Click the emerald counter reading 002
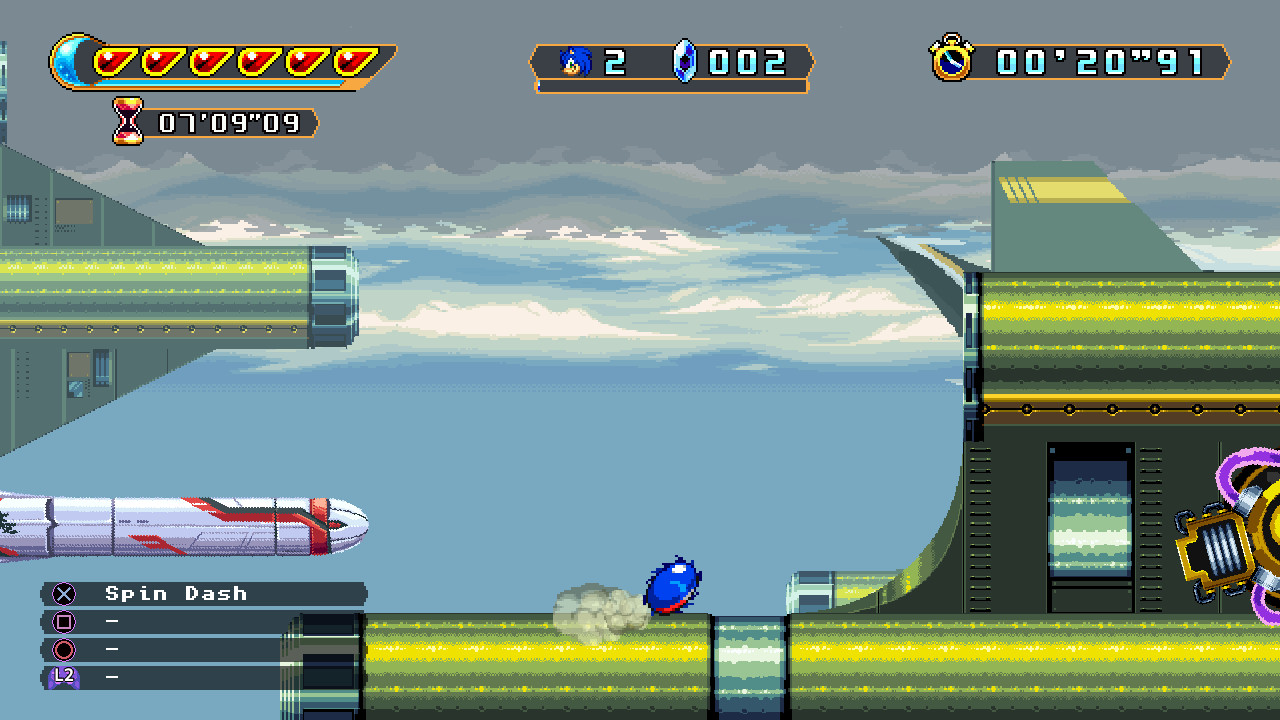The width and height of the screenshot is (1280, 720). (x=748, y=61)
